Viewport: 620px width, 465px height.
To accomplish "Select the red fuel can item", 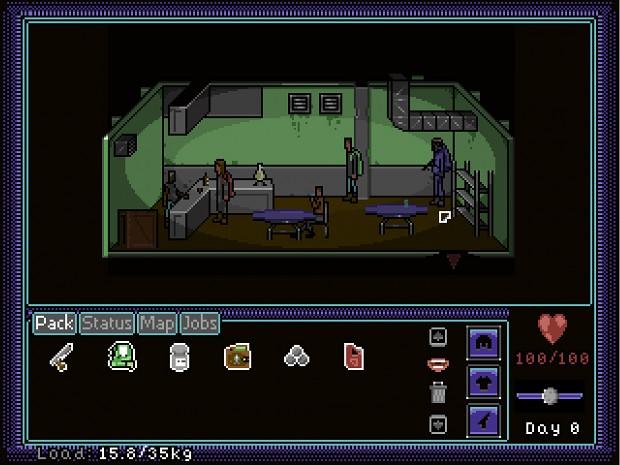I will coord(355,357).
